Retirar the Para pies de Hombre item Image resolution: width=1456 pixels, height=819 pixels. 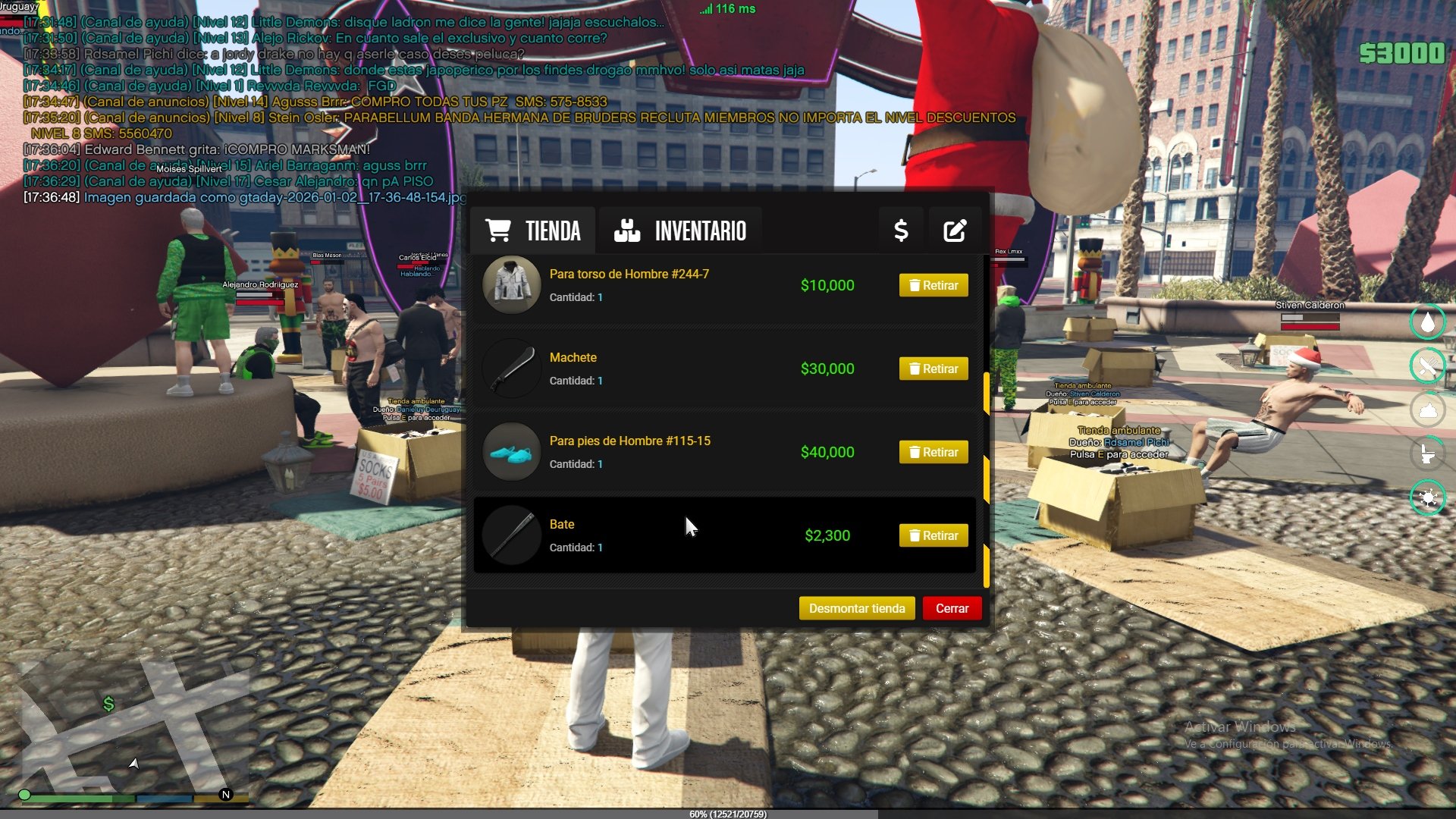point(933,452)
